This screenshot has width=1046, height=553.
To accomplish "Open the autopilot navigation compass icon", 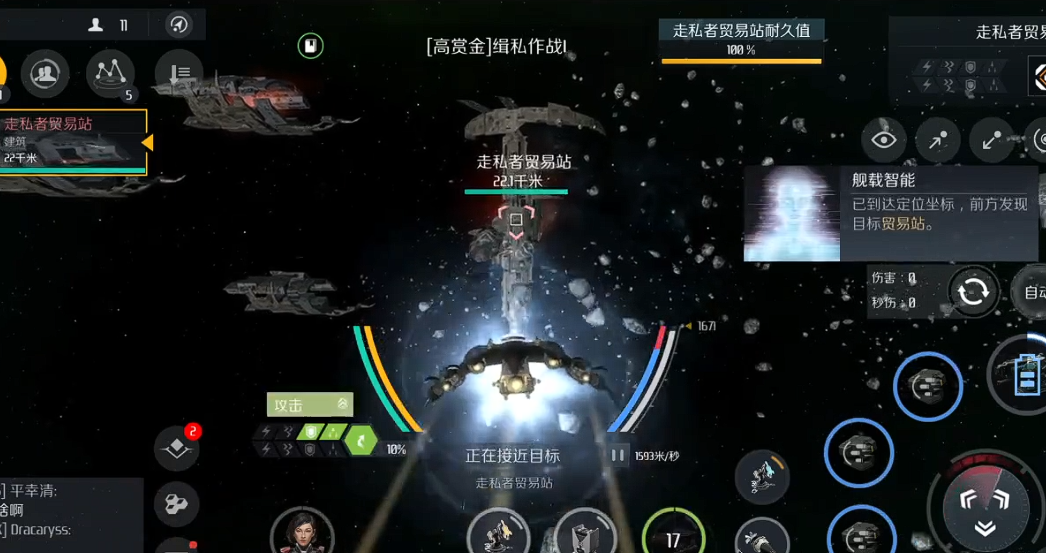I will point(179,25).
